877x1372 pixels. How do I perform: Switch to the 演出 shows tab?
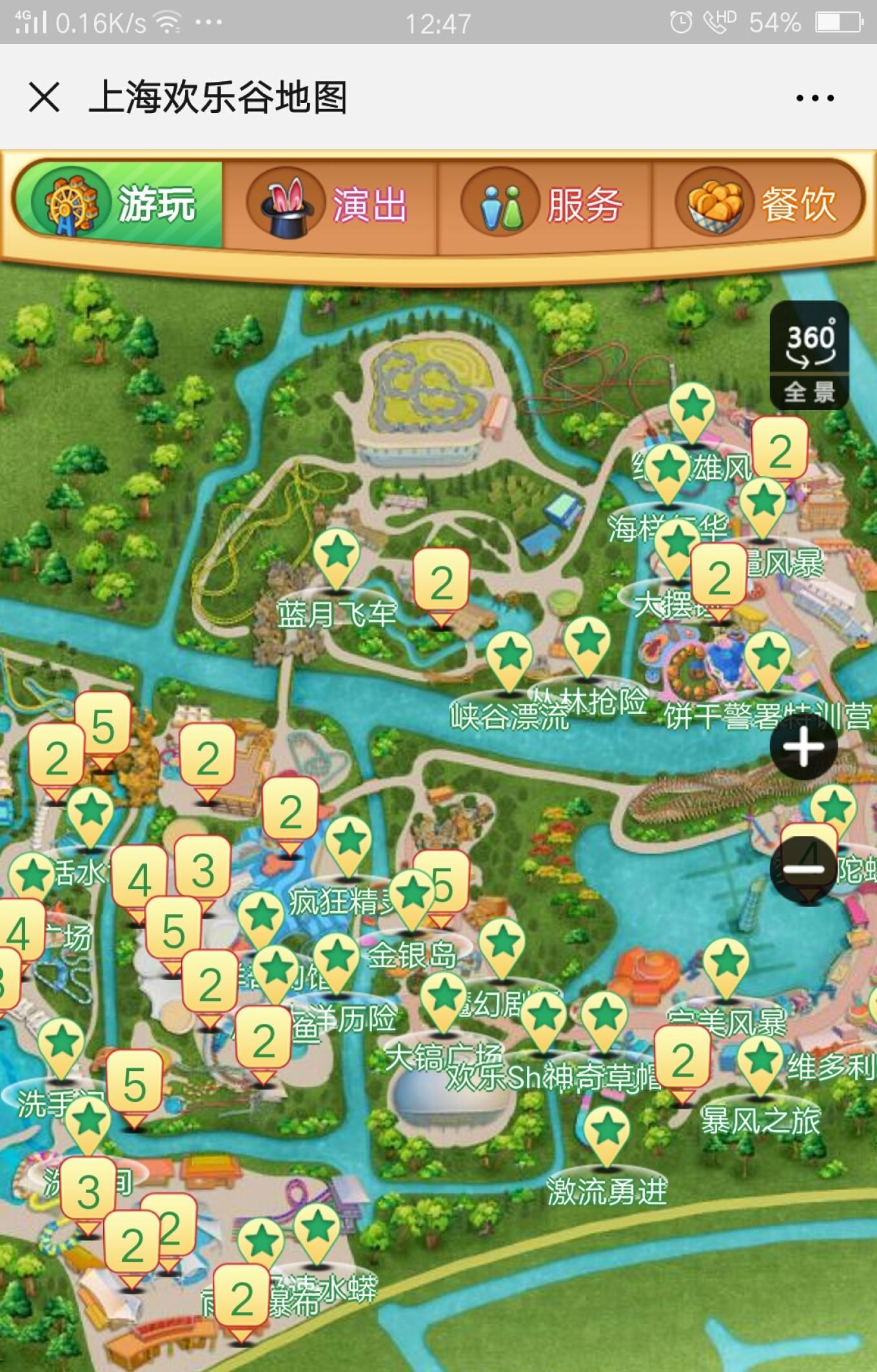[x=329, y=204]
